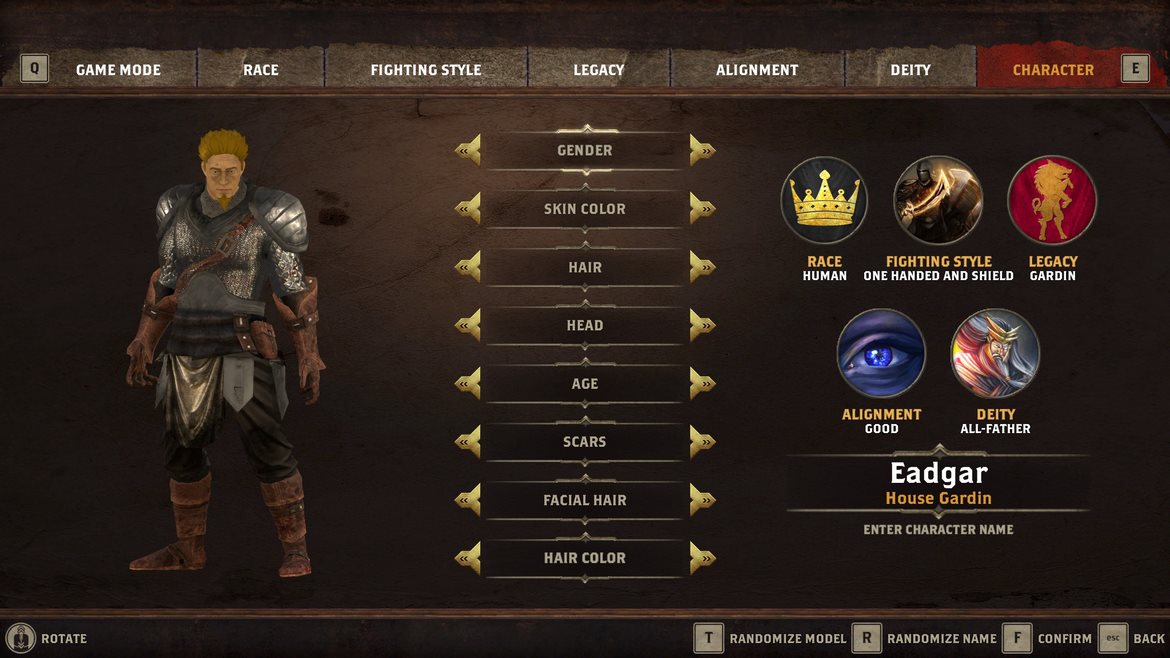Open the Race tab
The height and width of the screenshot is (658, 1170).
[x=261, y=70]
